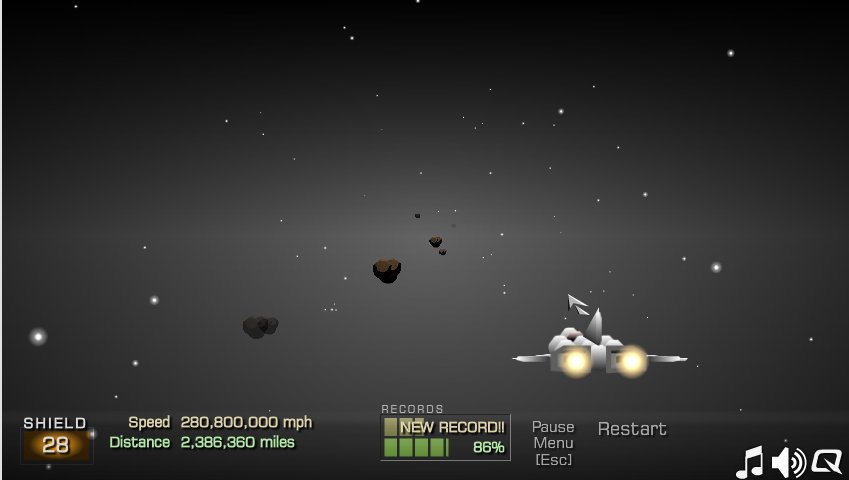Mute the sound speaker icon
Screen dimensions: 849x480
(x=789, y=462)
